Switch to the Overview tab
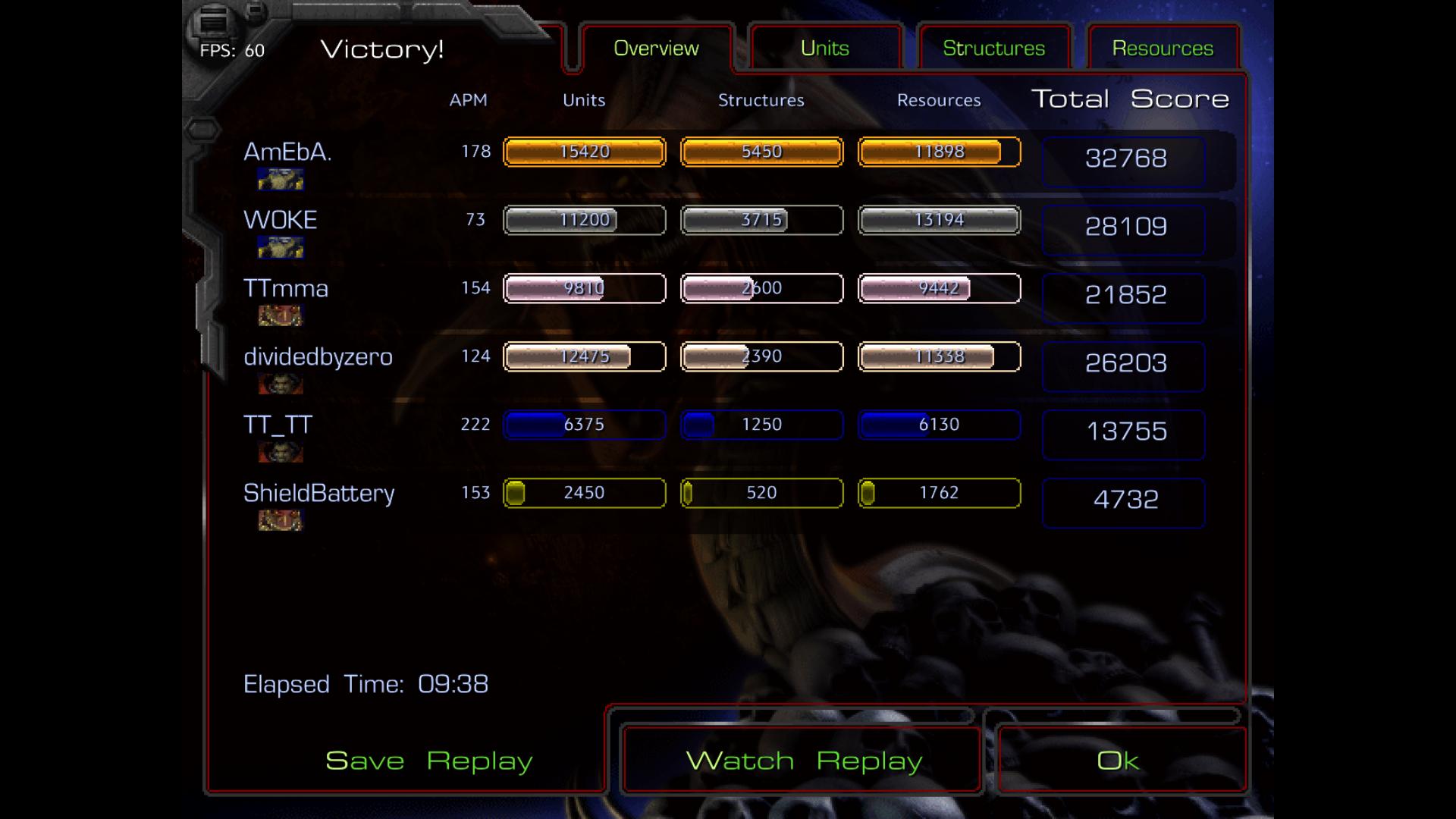Screen dimensions: 1456x819 656,49
